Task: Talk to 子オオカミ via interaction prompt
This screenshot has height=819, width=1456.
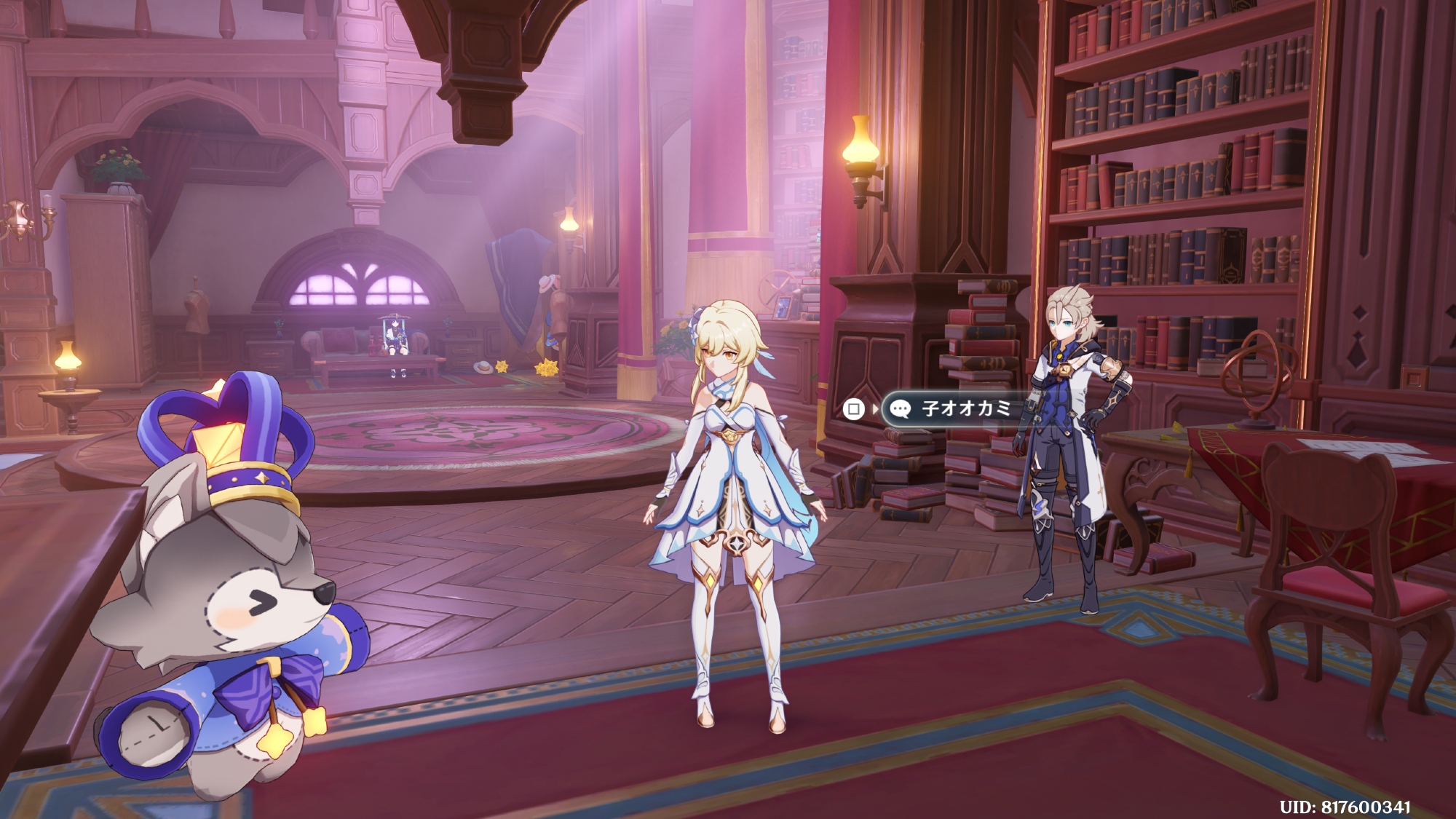Action: (954, 408)
